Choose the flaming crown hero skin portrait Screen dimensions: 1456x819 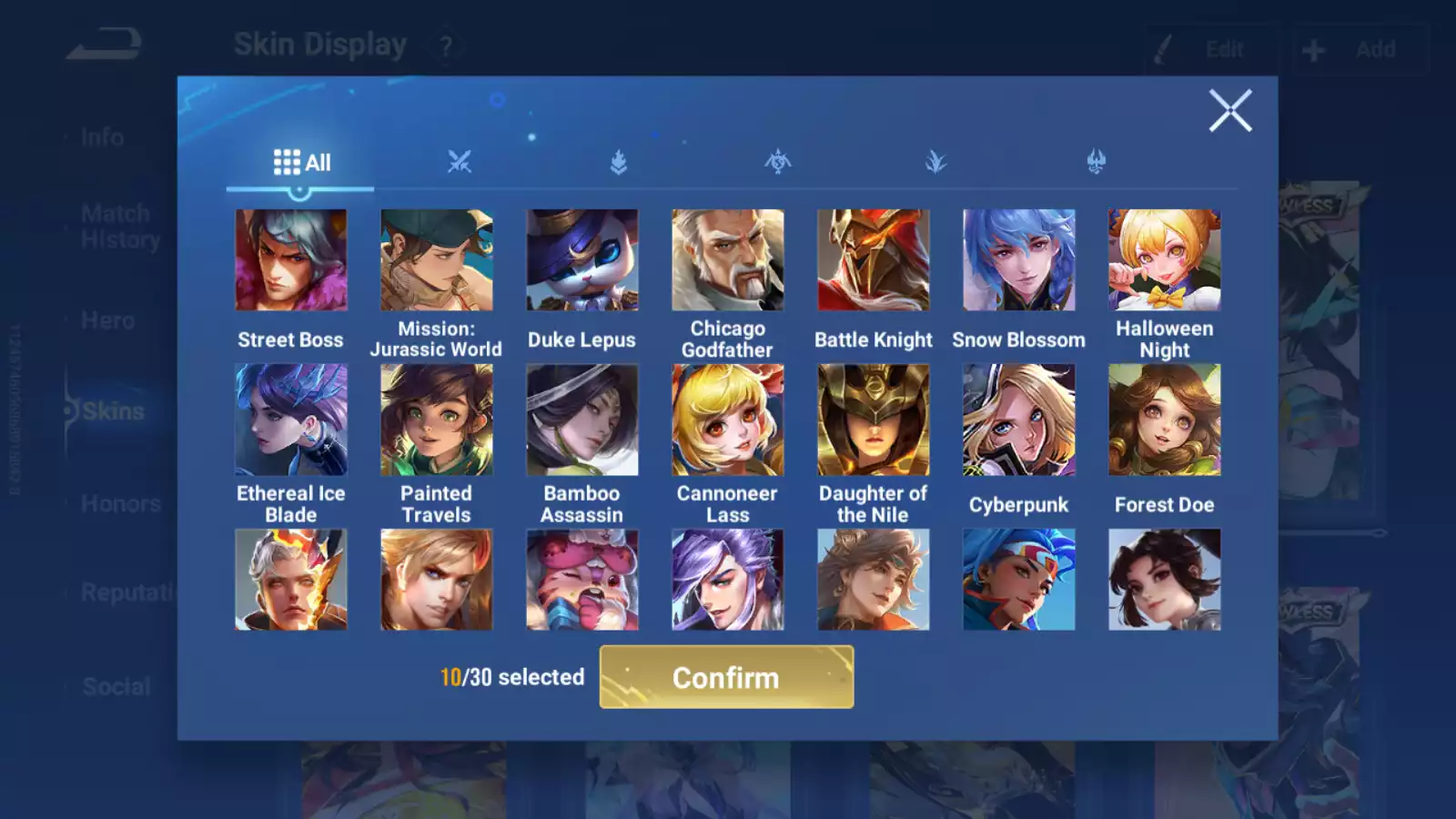[x=290, y=580]
